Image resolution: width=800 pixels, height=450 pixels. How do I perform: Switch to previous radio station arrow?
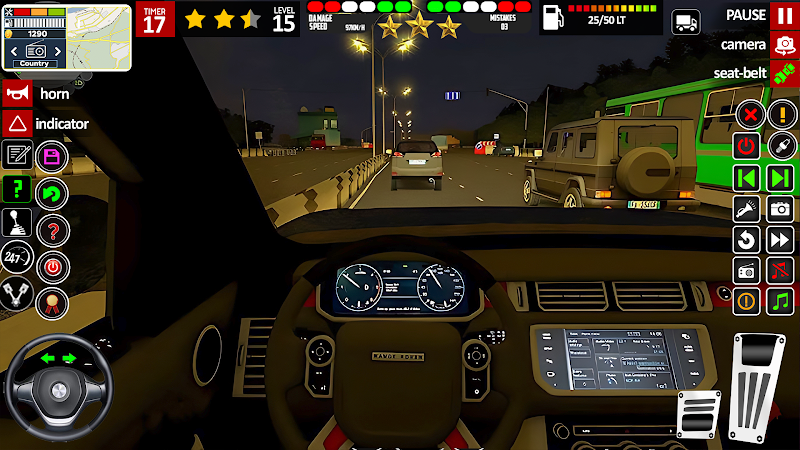point(747,178)
